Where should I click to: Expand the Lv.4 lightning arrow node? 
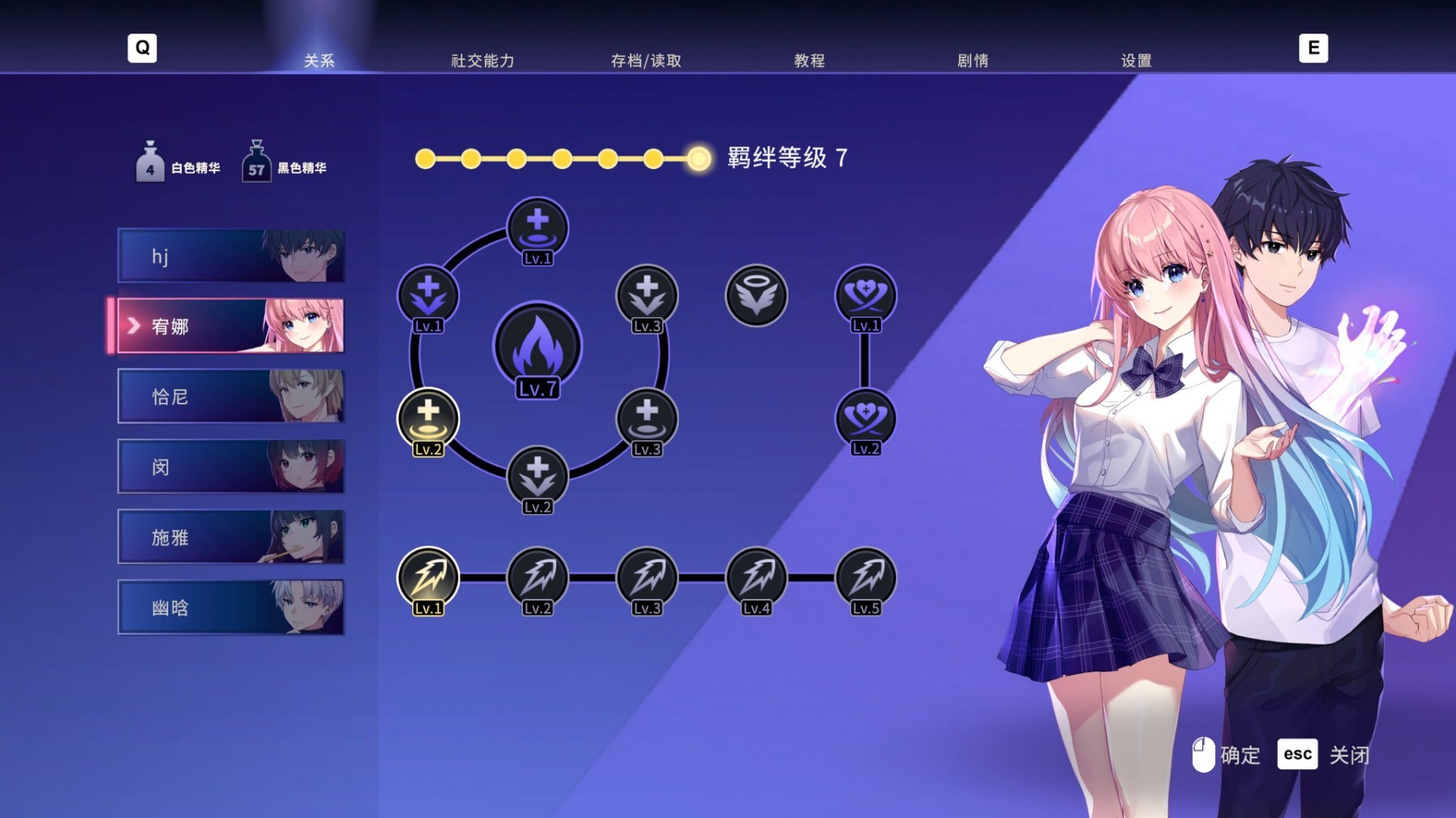point(756,577)
